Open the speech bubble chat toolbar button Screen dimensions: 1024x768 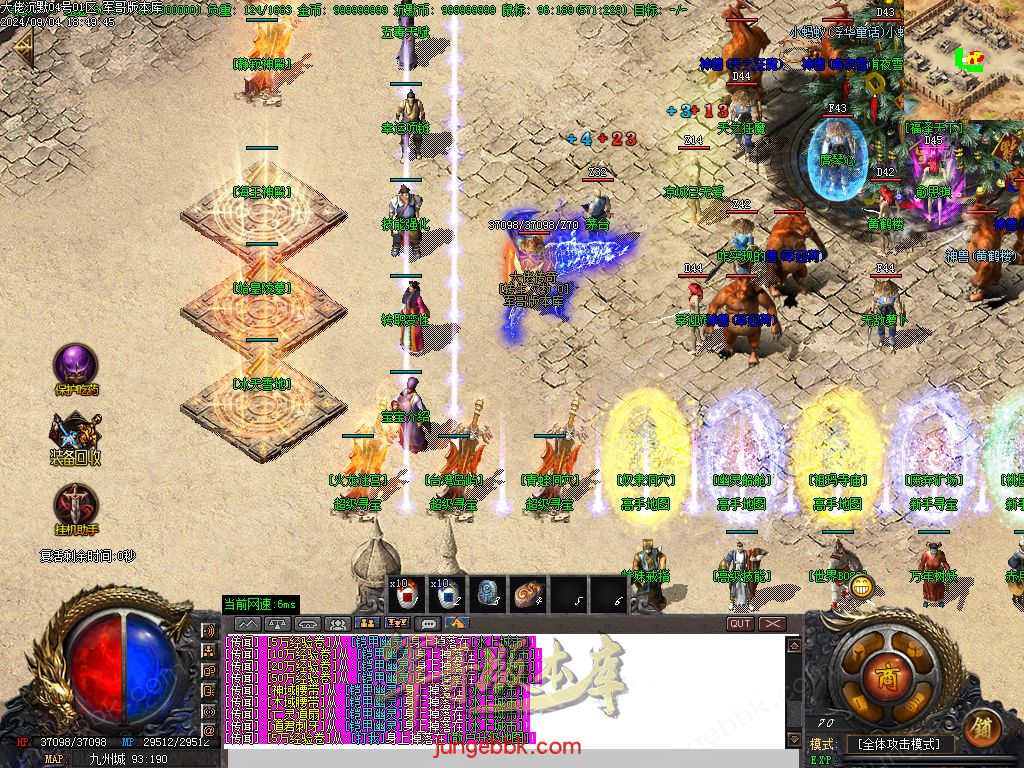pyautogui.click(x=429, y=624)
